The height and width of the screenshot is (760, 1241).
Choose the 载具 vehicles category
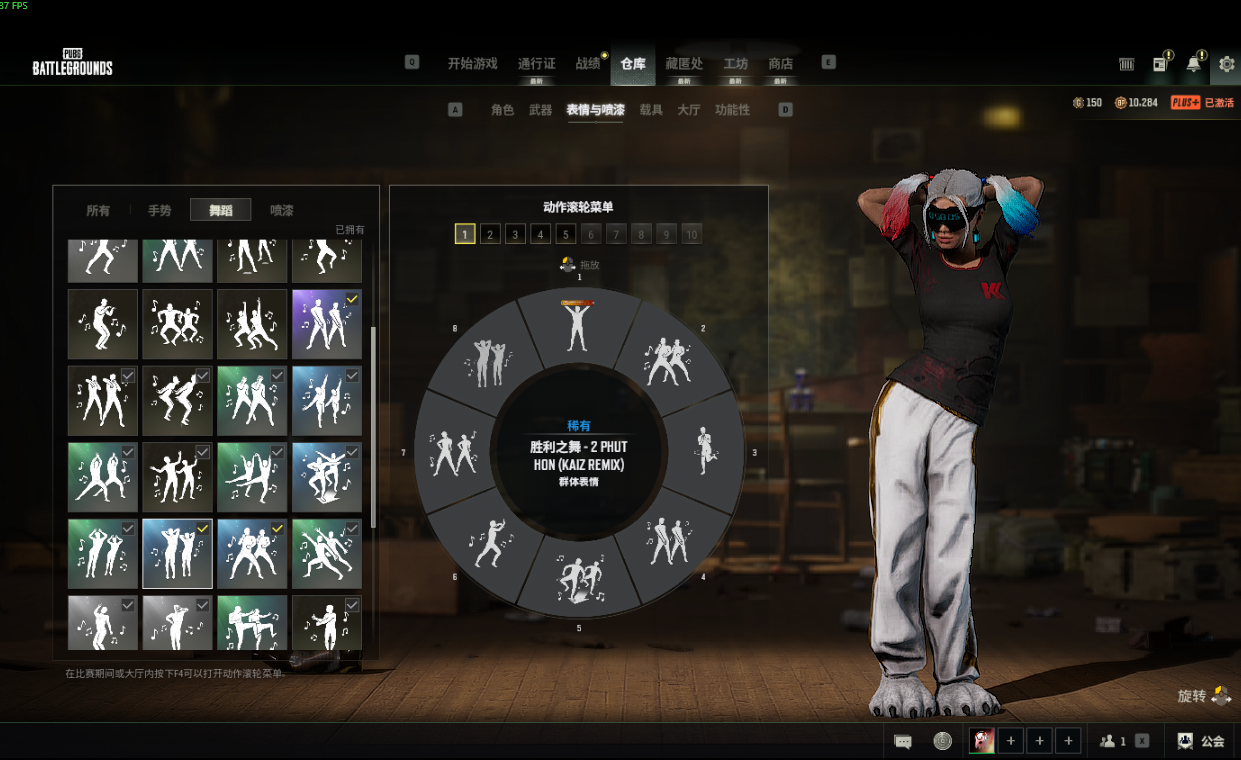(x=651, y=110)
